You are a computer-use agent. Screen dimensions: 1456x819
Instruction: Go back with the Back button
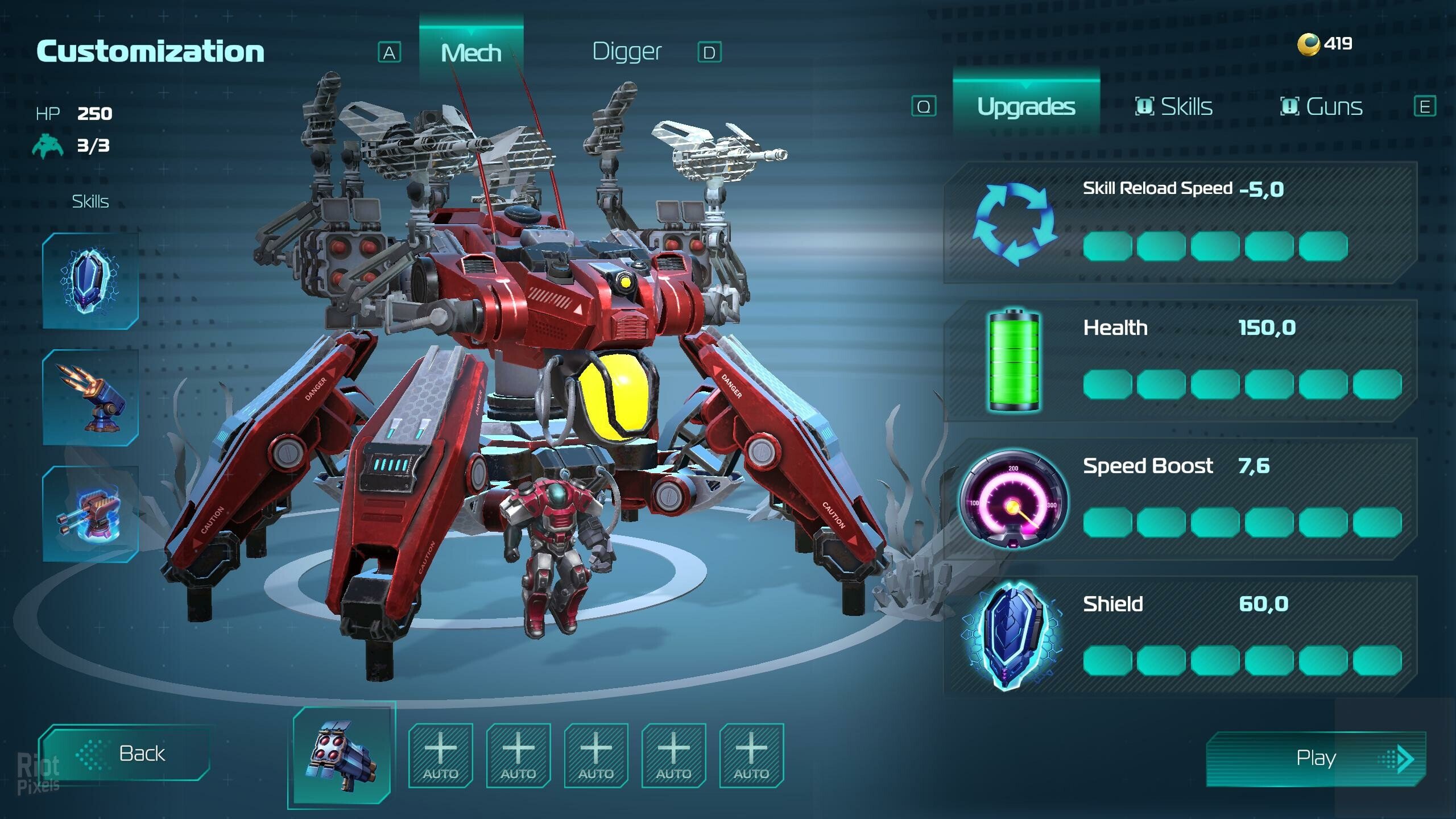(125, 753)
